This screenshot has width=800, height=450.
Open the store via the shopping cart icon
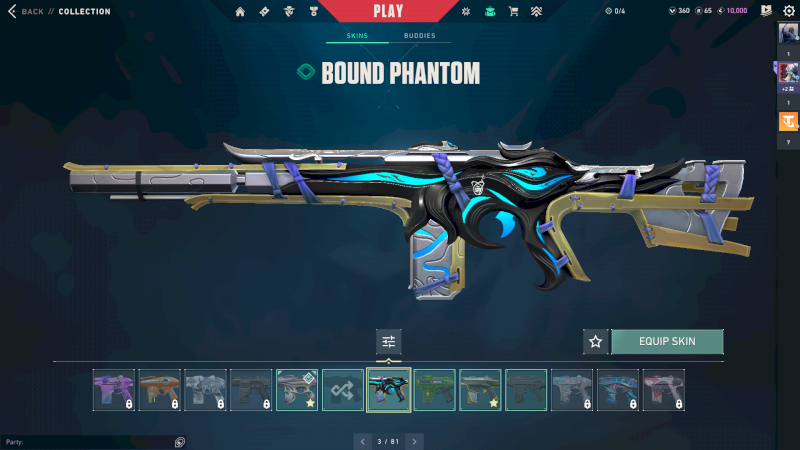point(513,12)
